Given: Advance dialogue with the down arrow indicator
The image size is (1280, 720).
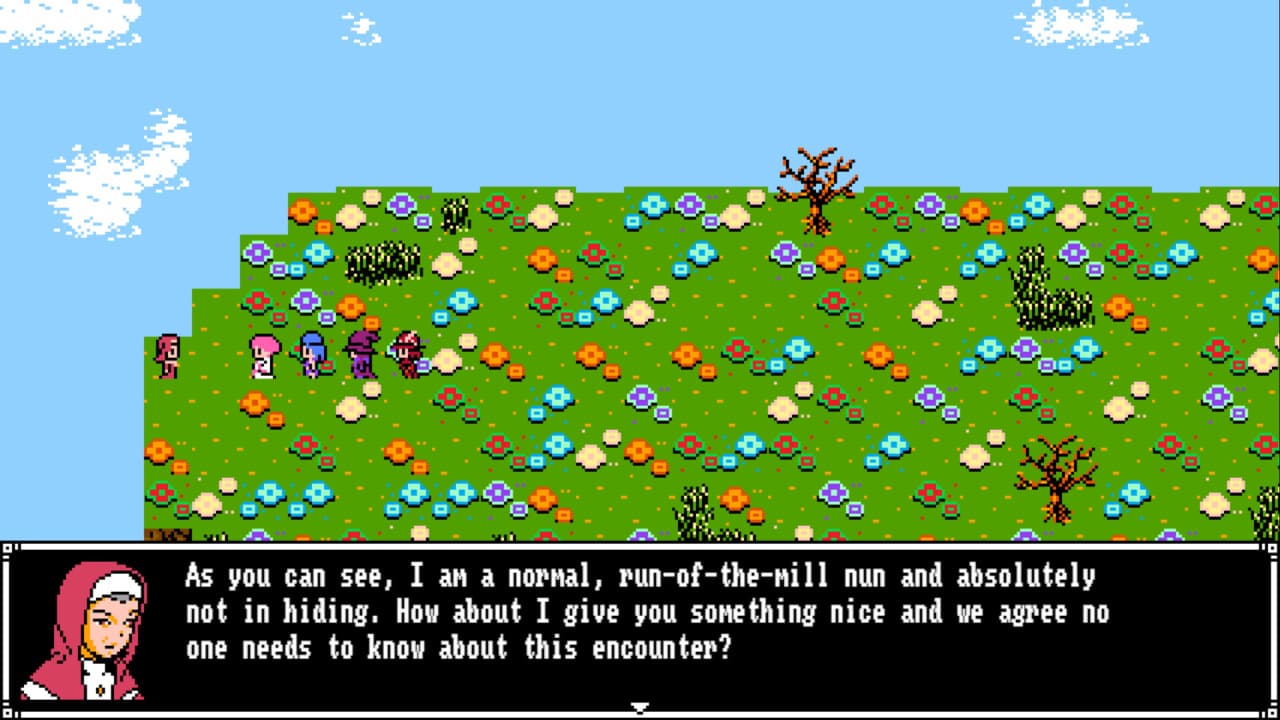Looking at the screenshot, I should point(639,707).
